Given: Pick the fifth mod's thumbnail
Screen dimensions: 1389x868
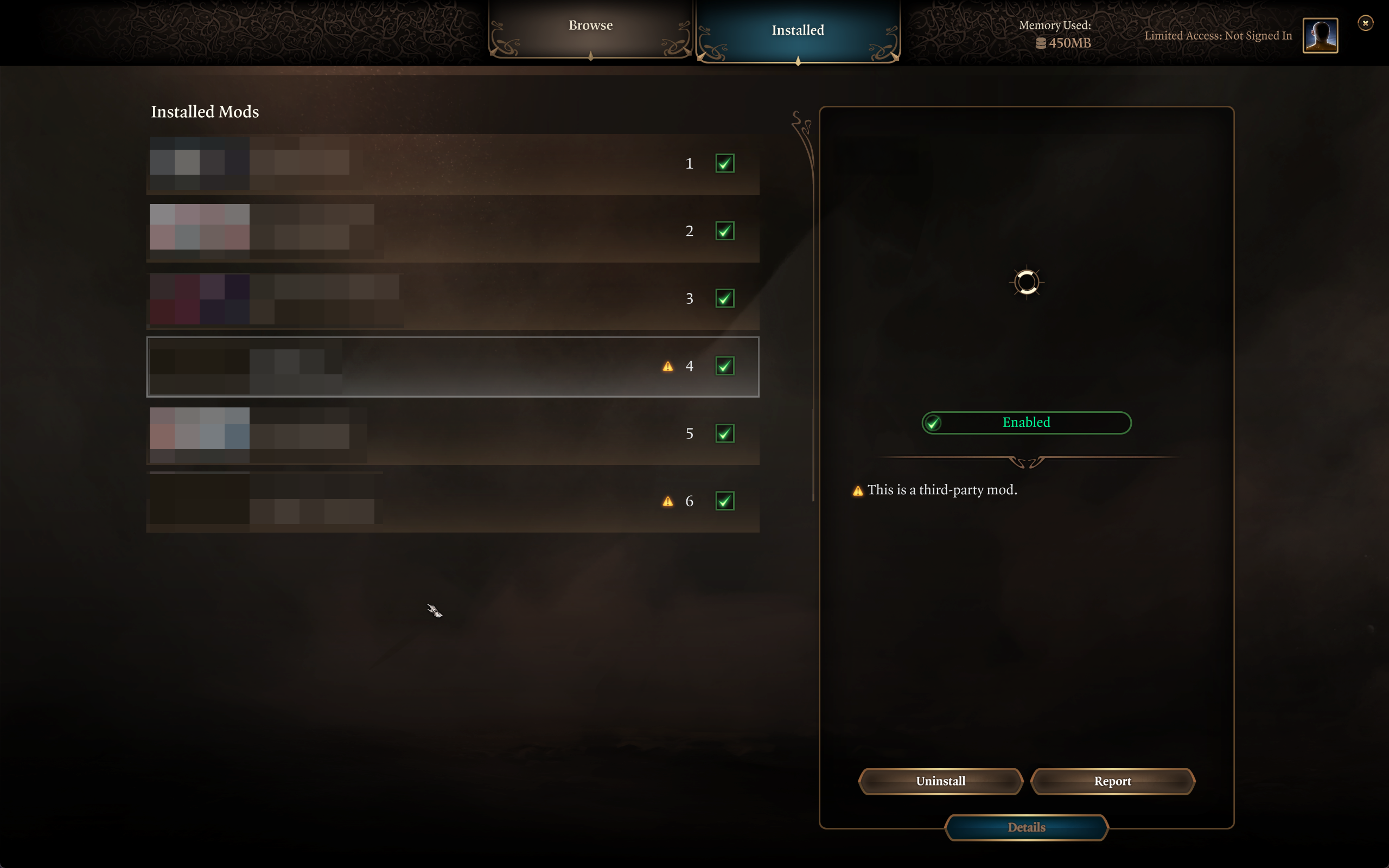Looking at the screenshot, I should (199, 435).
